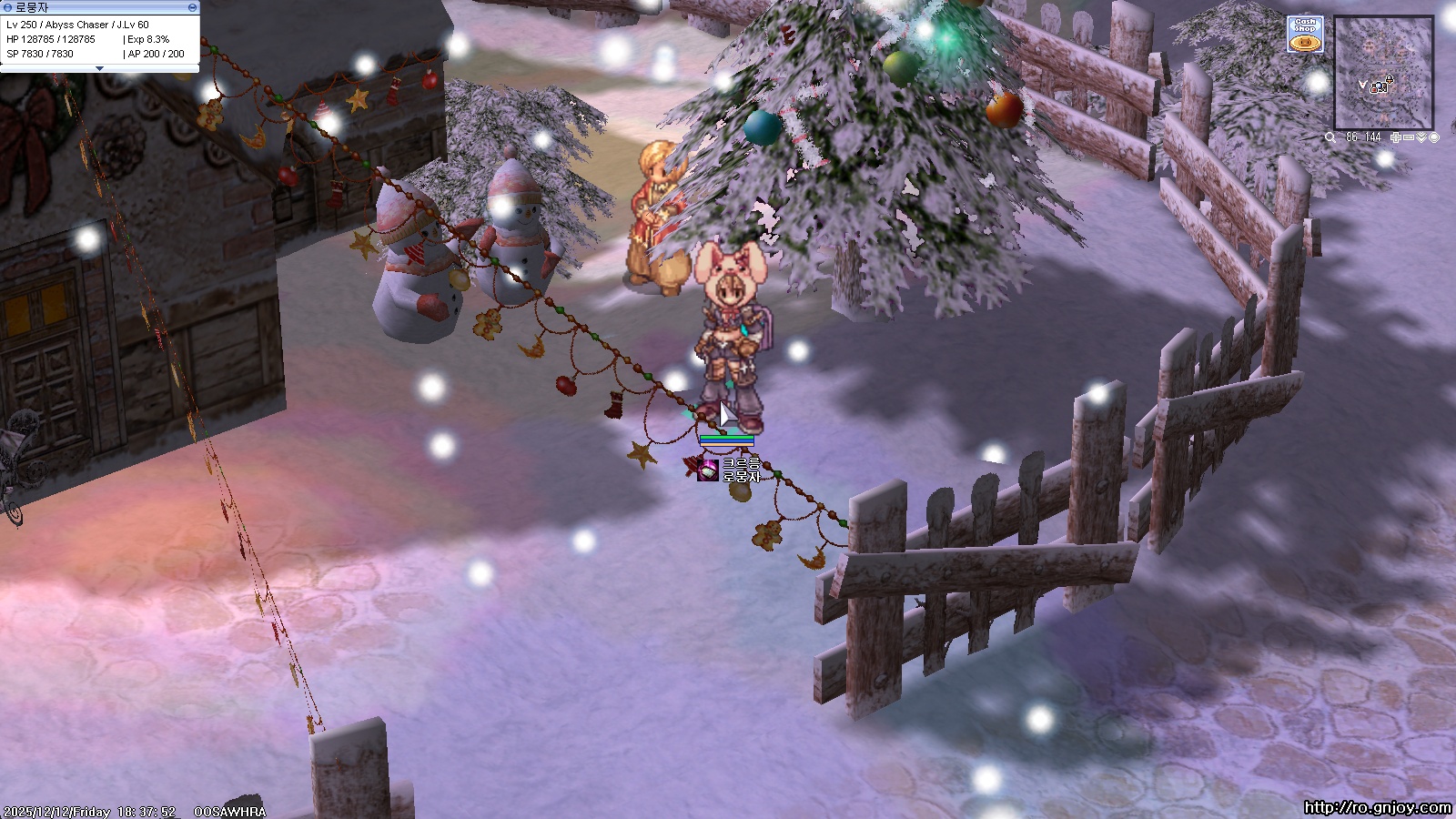This screenshot has width=1456, height=819.
Task: Select the bell marker on the minimap
Action: pos(1390,79)
